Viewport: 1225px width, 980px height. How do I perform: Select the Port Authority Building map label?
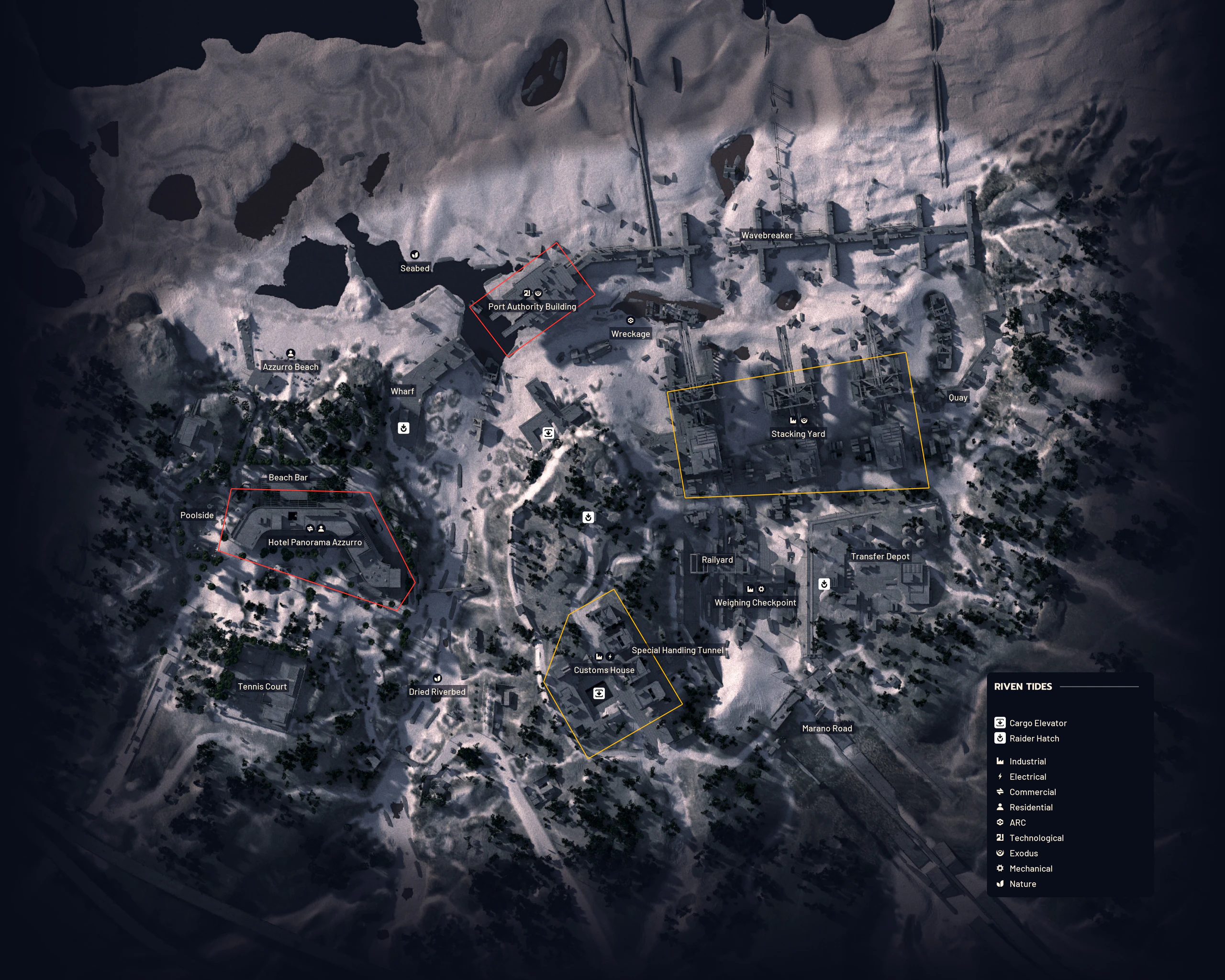(x=532, y=307)
